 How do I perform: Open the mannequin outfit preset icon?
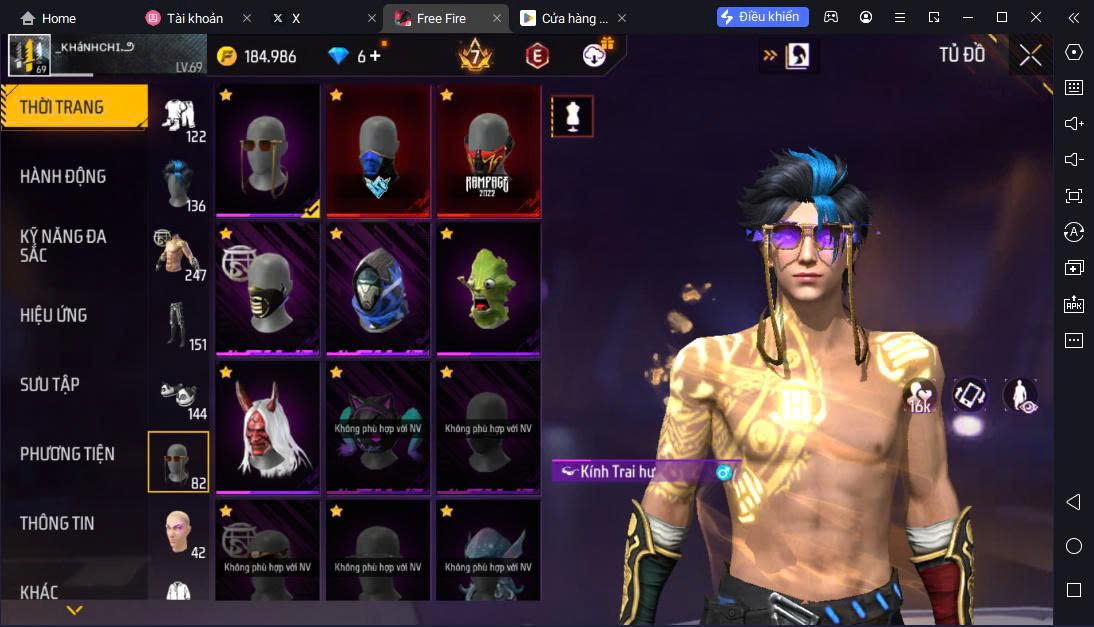pyautogui.click(x=572, y=116)
